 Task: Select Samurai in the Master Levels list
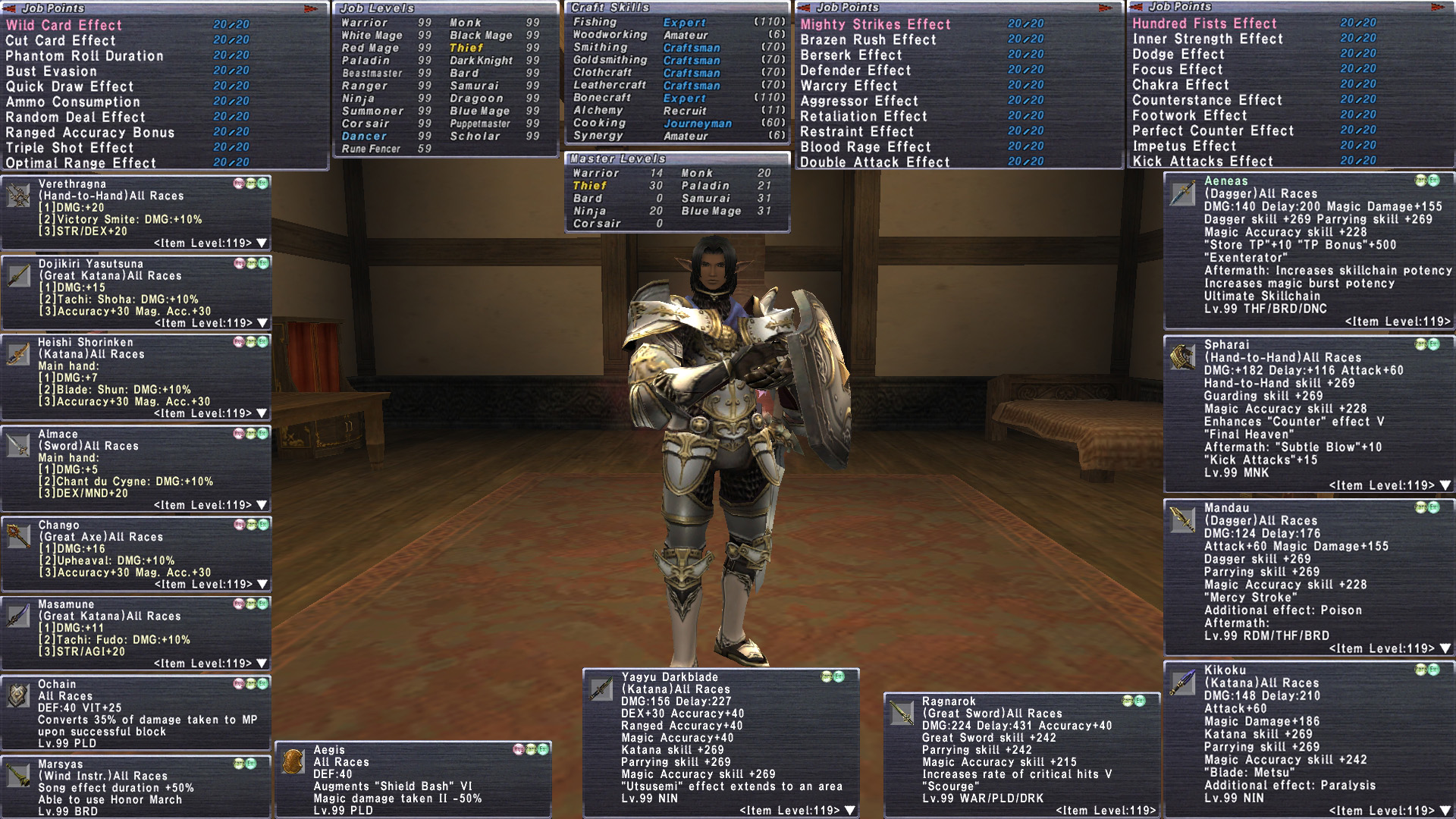pyautogui.click(x=705, y=199)
